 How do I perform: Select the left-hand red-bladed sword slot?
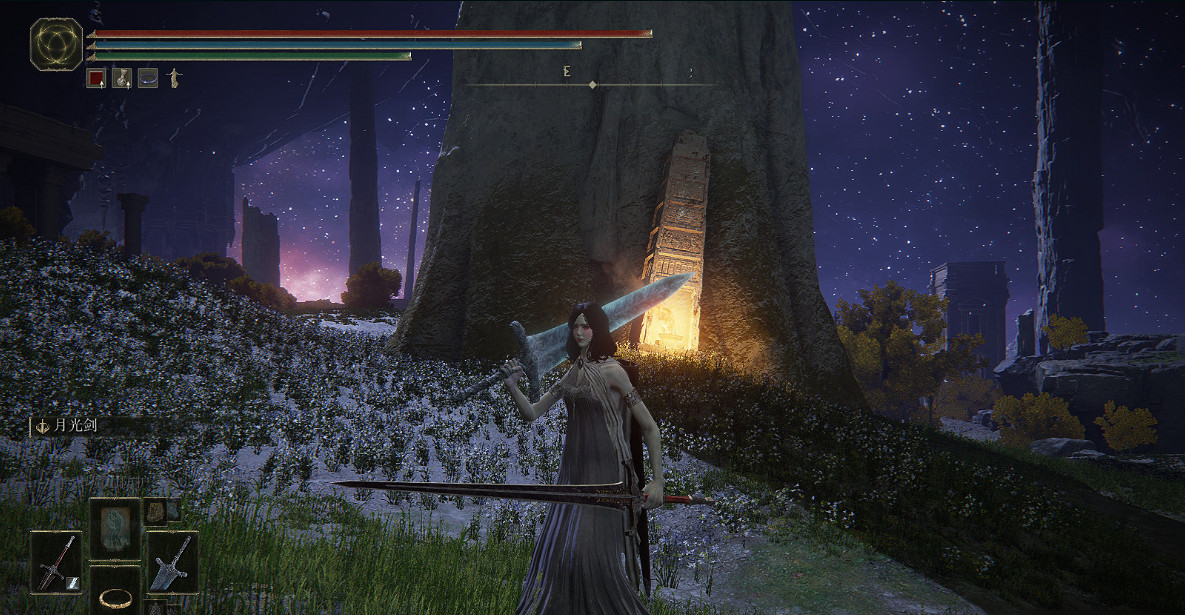pyautogui.click(x=55, y=563)
